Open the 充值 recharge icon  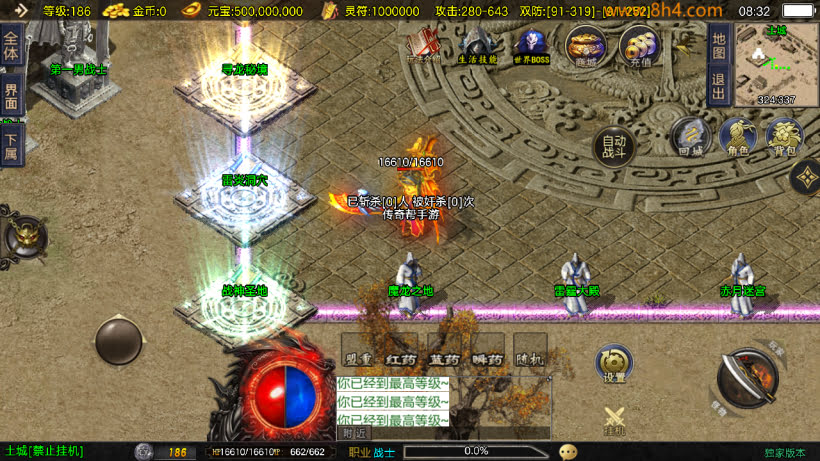tap(638, 46)
